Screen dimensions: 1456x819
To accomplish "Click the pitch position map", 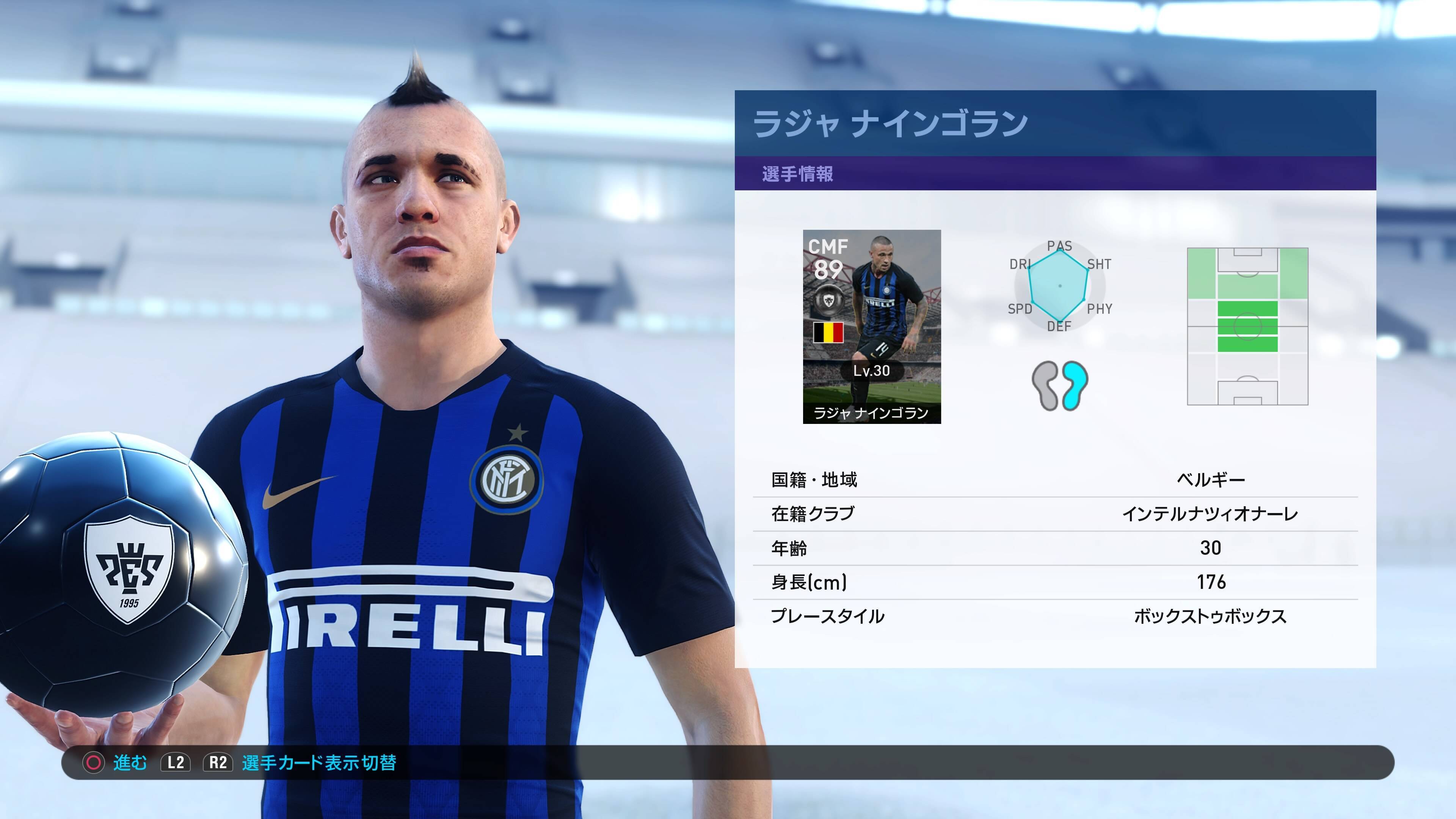I will 1247,326.
